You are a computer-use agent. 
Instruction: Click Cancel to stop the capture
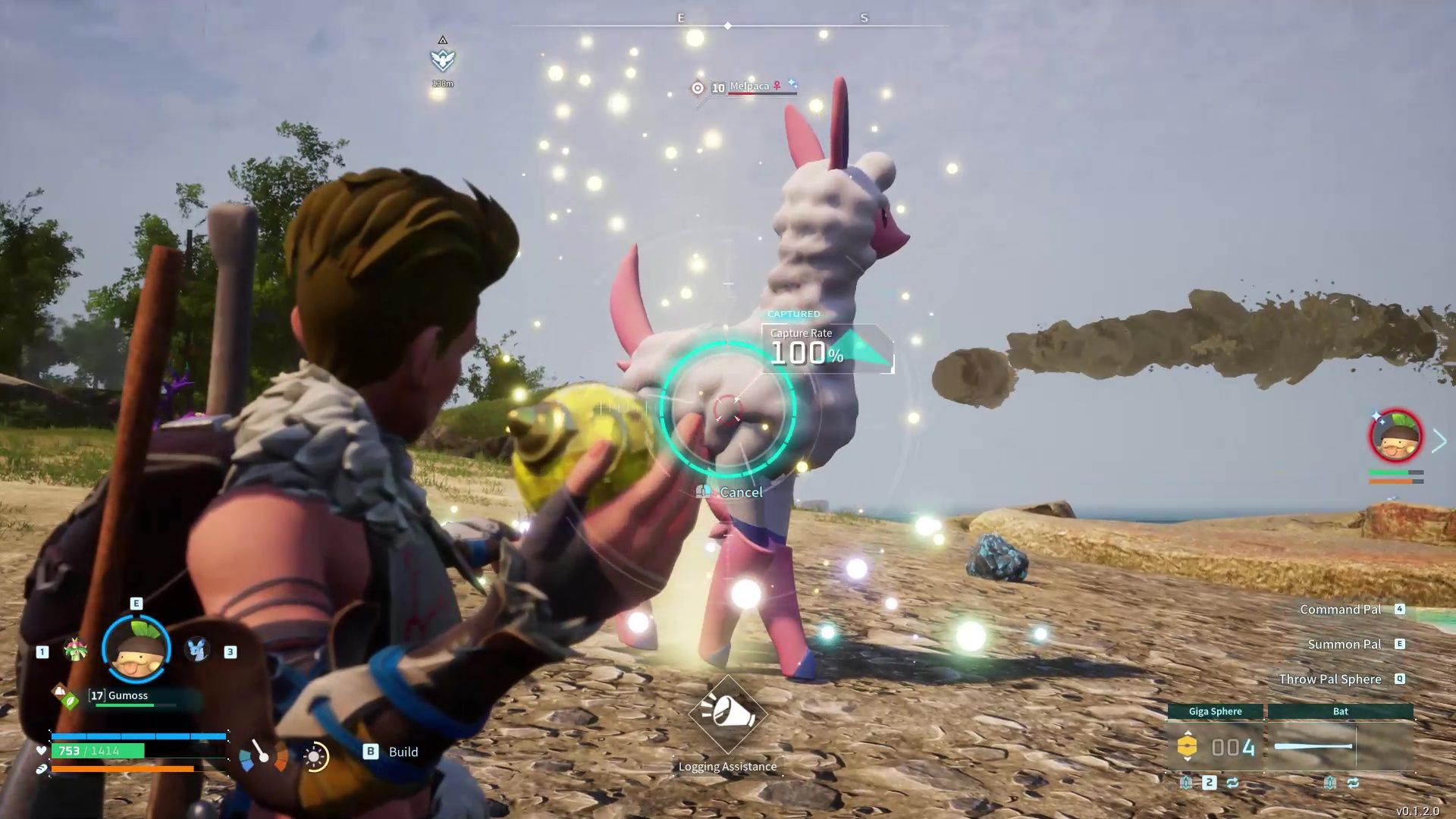tap(730, 491)
